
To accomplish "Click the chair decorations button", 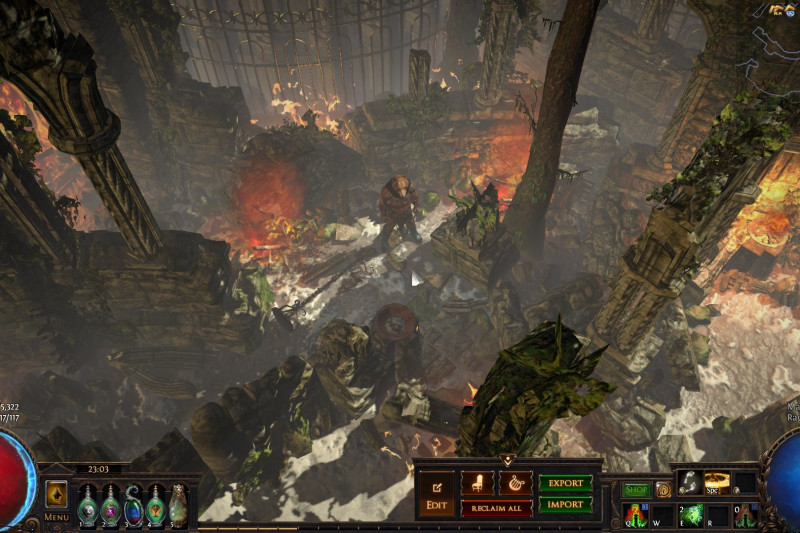I will 477,483.
